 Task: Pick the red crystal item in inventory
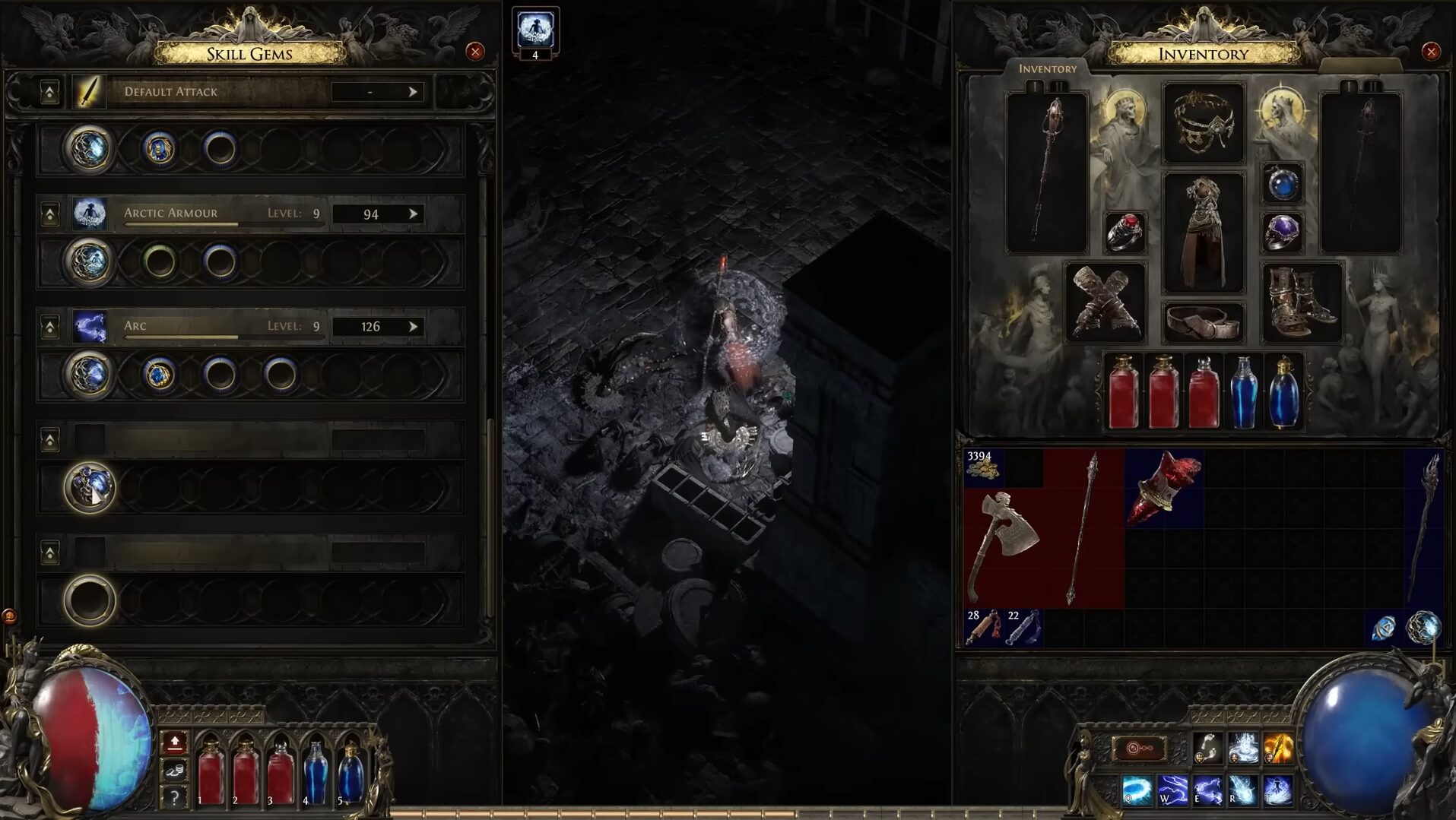click(x=1163, y=488)
